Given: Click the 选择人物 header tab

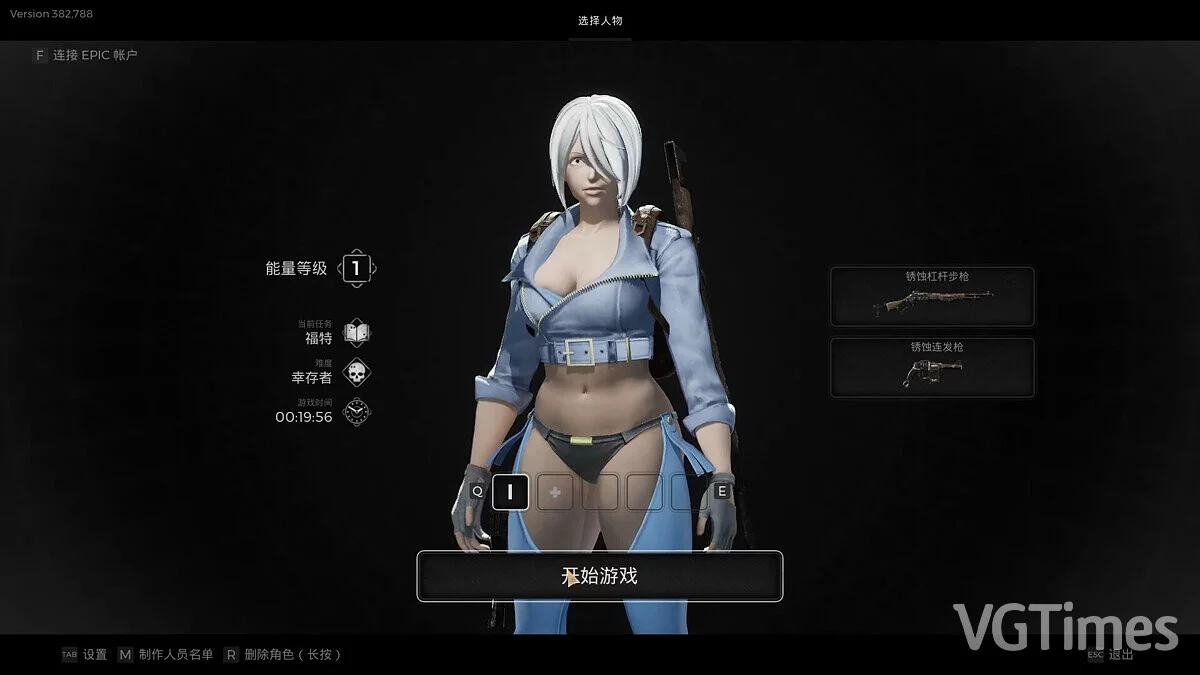Looking at the screenshot, I should [x=601, y=21].
